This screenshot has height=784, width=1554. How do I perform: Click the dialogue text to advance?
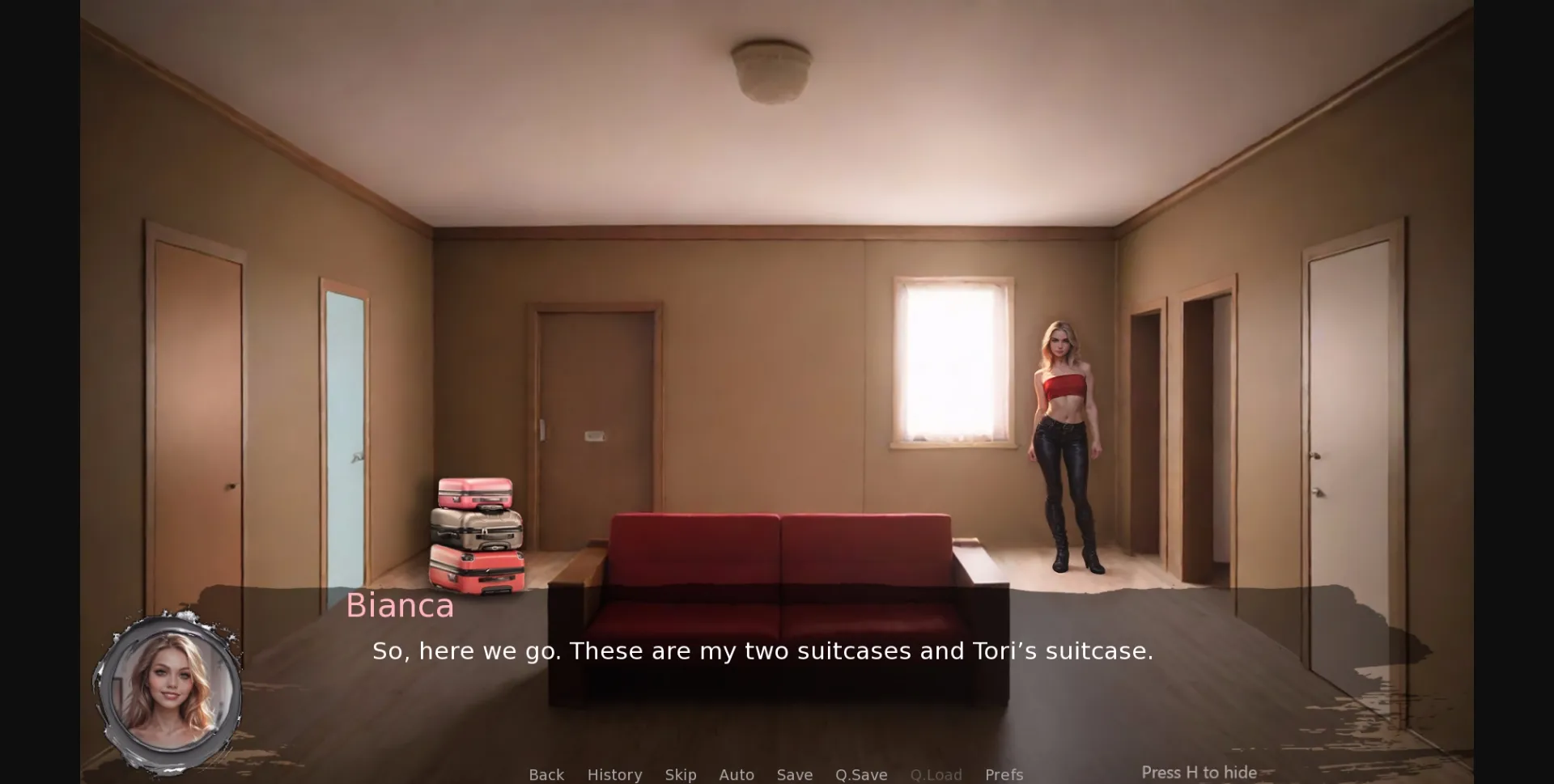762,651
